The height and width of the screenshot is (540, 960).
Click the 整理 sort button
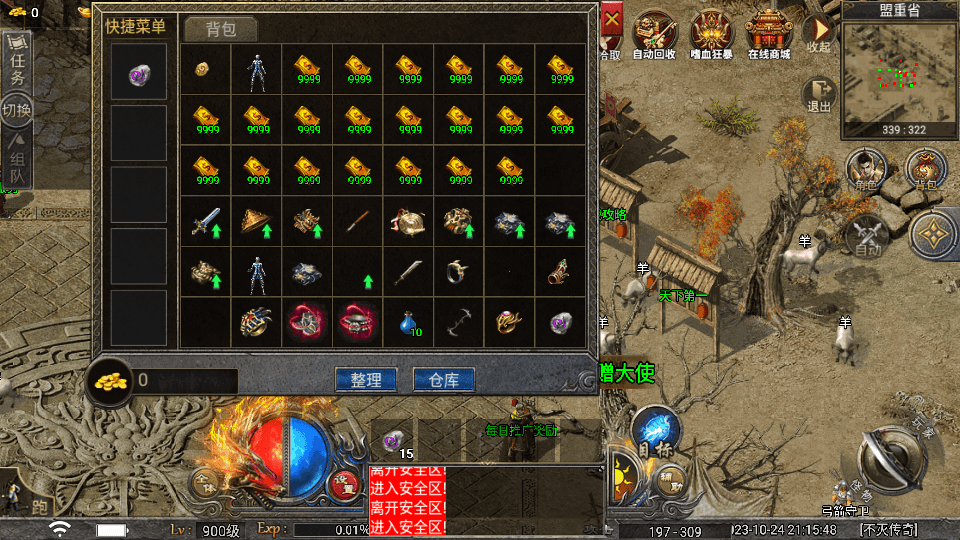(365, 380)
